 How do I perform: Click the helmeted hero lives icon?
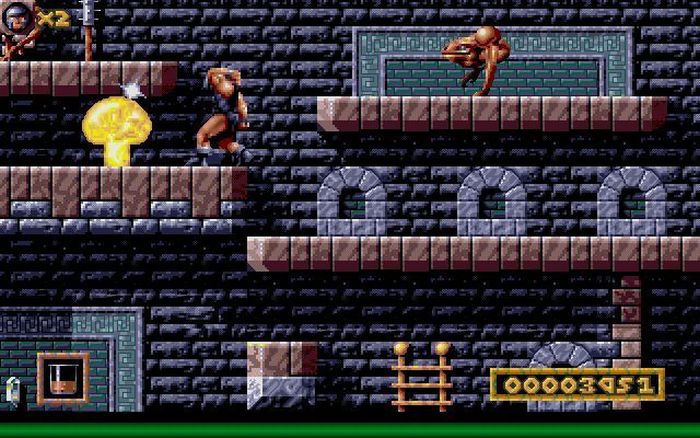click(x=20, y=17)
